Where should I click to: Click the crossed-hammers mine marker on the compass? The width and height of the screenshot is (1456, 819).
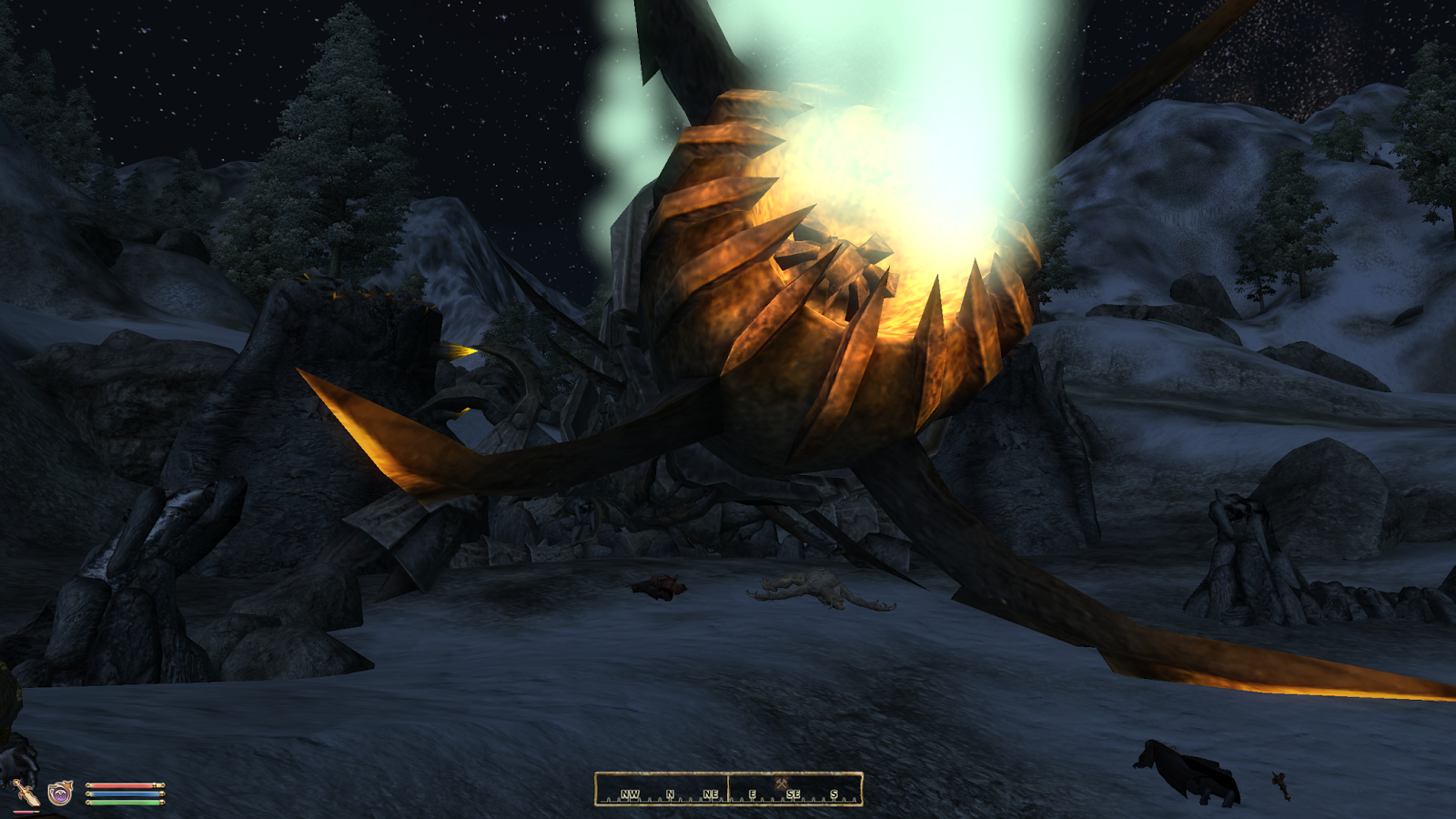pos(780,784)
